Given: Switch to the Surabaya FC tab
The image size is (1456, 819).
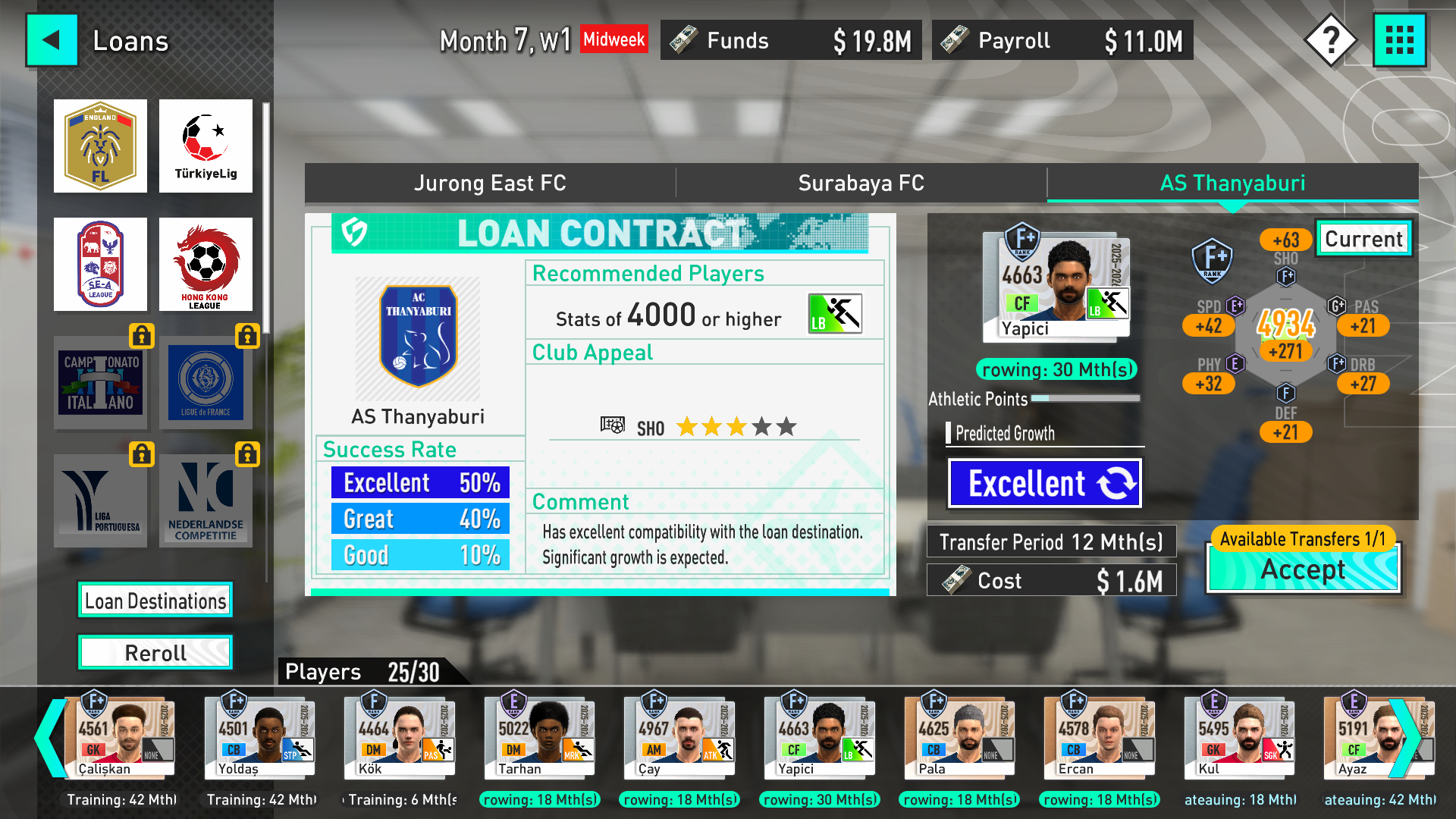Looking at the screenshot, I should (861, 183).
